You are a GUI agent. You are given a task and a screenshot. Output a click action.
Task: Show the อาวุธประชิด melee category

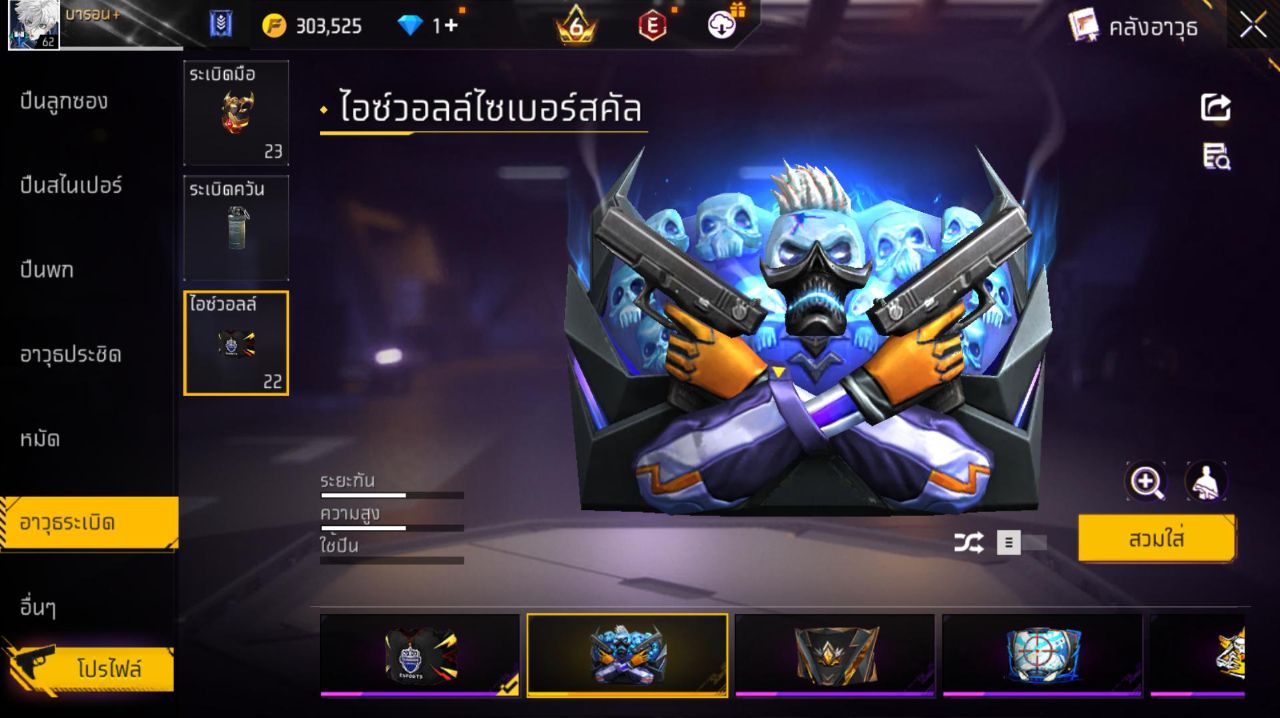pos(71,354)
